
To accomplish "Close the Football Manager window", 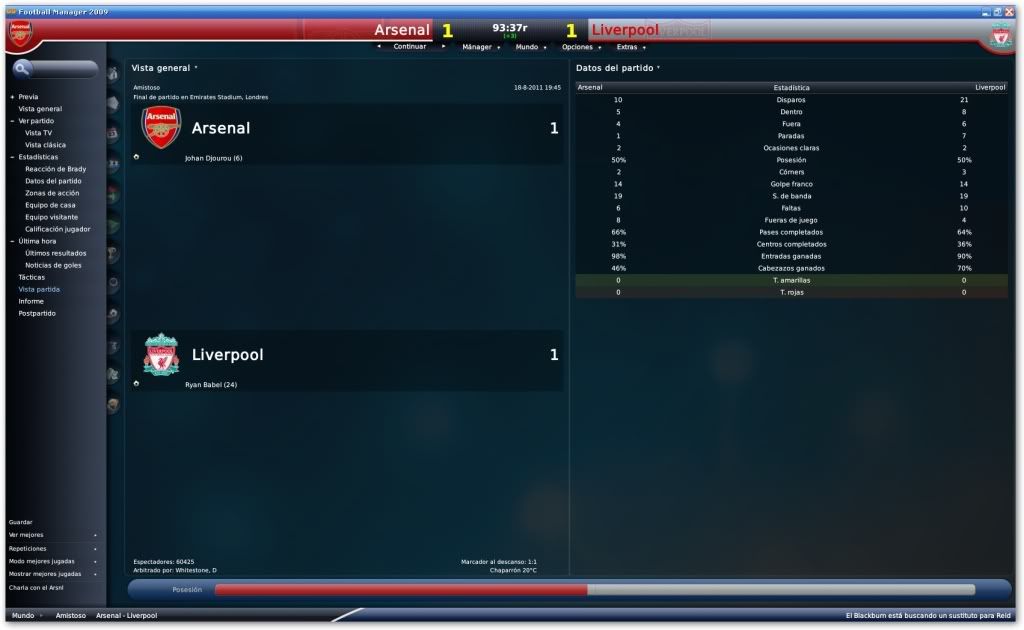I will [1008, 10].
